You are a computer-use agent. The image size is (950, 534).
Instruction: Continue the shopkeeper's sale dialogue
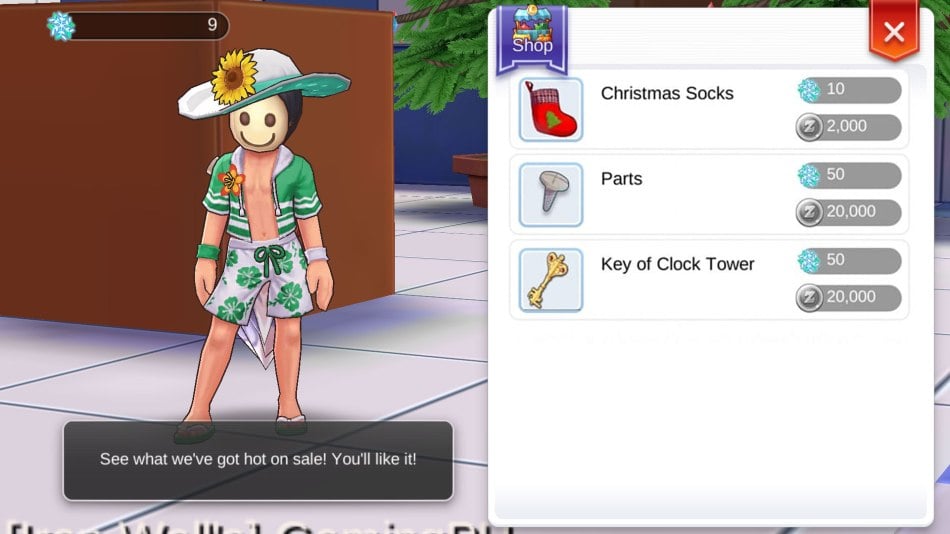(x=258, y=460)
